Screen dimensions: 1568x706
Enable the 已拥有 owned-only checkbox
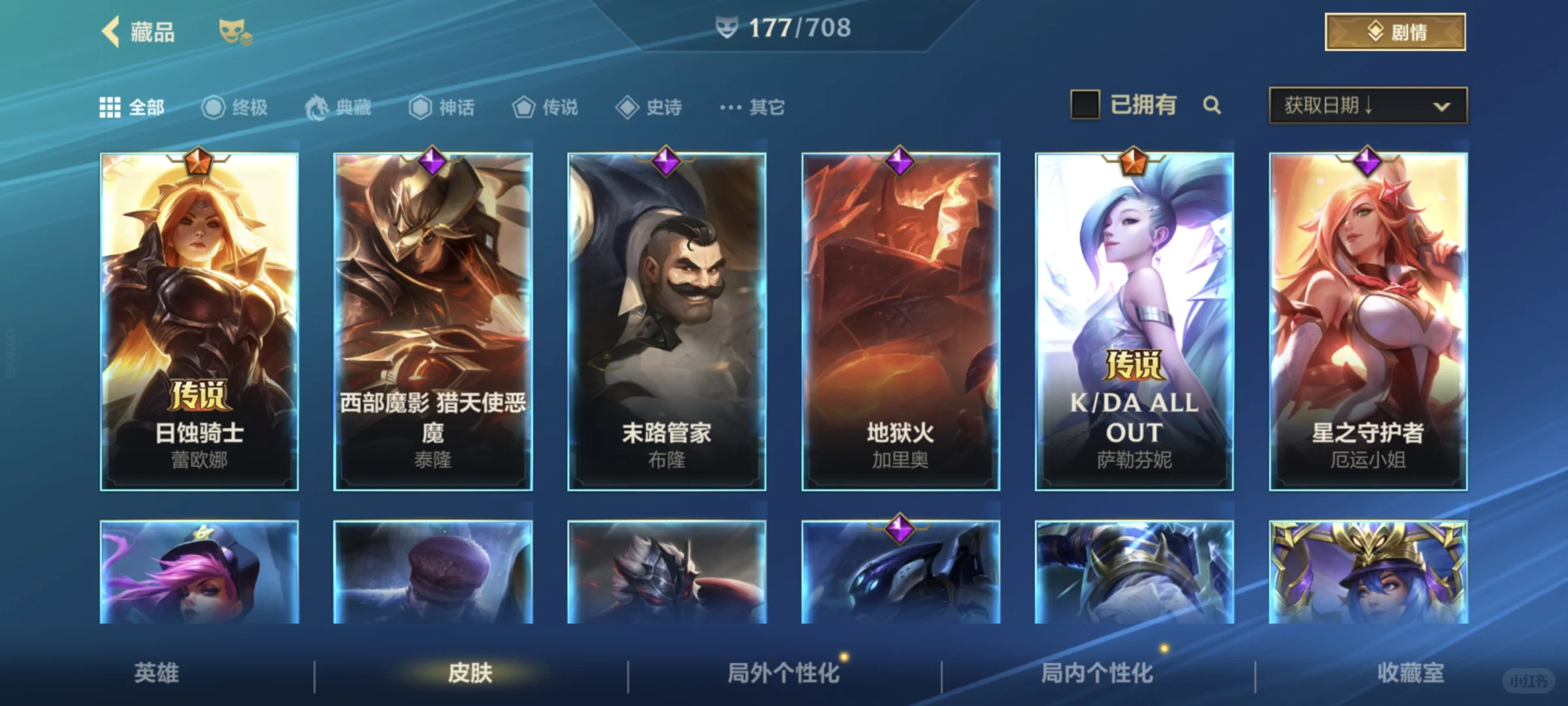1086,105
